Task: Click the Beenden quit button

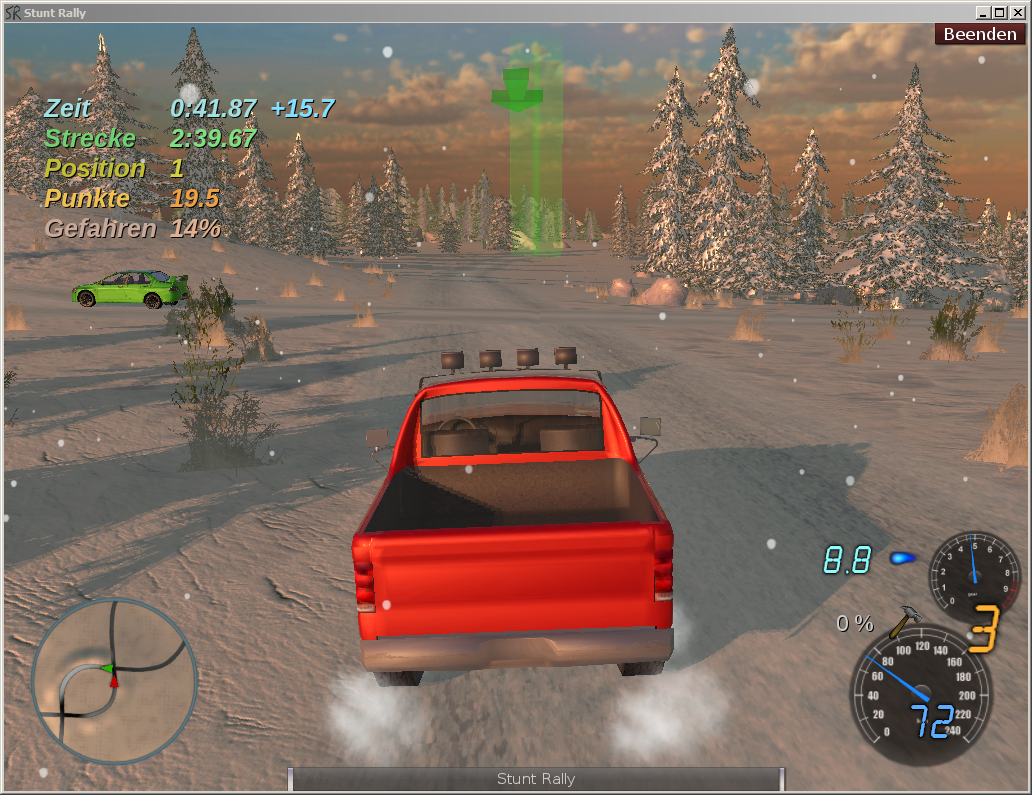Action: (980, 34)
